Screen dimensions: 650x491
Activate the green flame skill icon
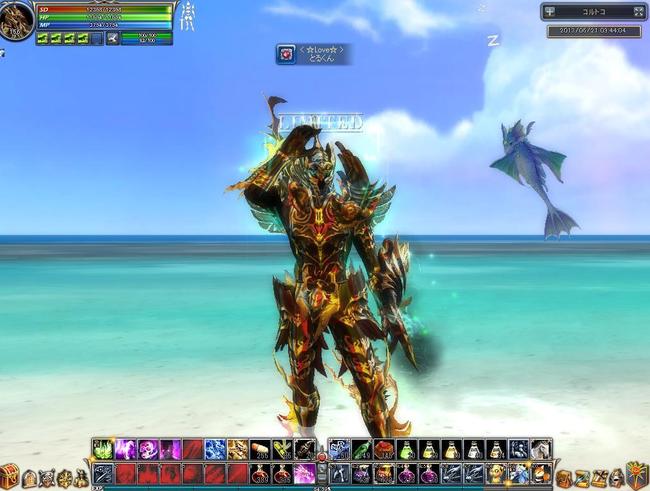[104, 449]
